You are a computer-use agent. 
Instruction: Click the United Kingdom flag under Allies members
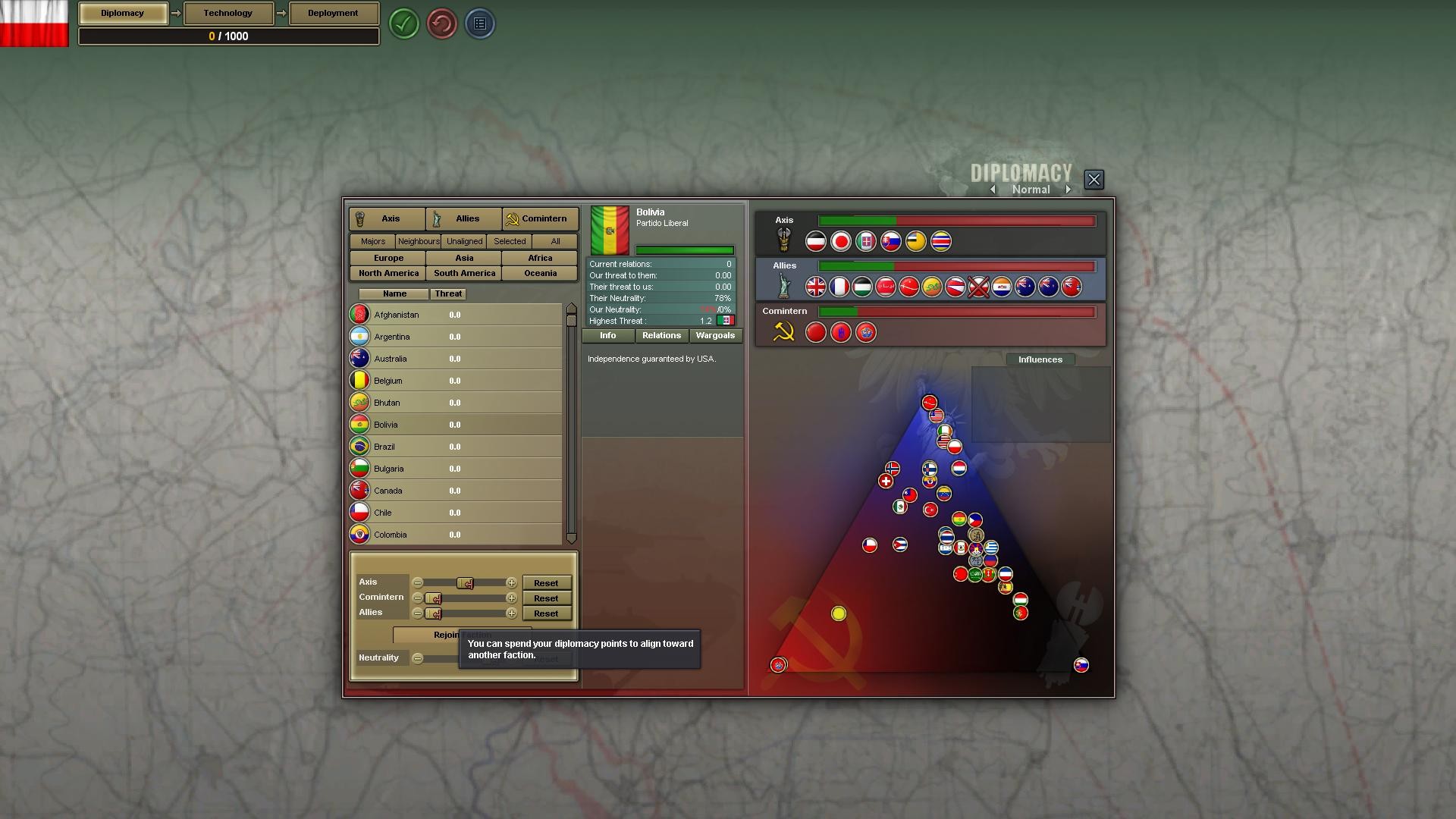coord(816,287)
